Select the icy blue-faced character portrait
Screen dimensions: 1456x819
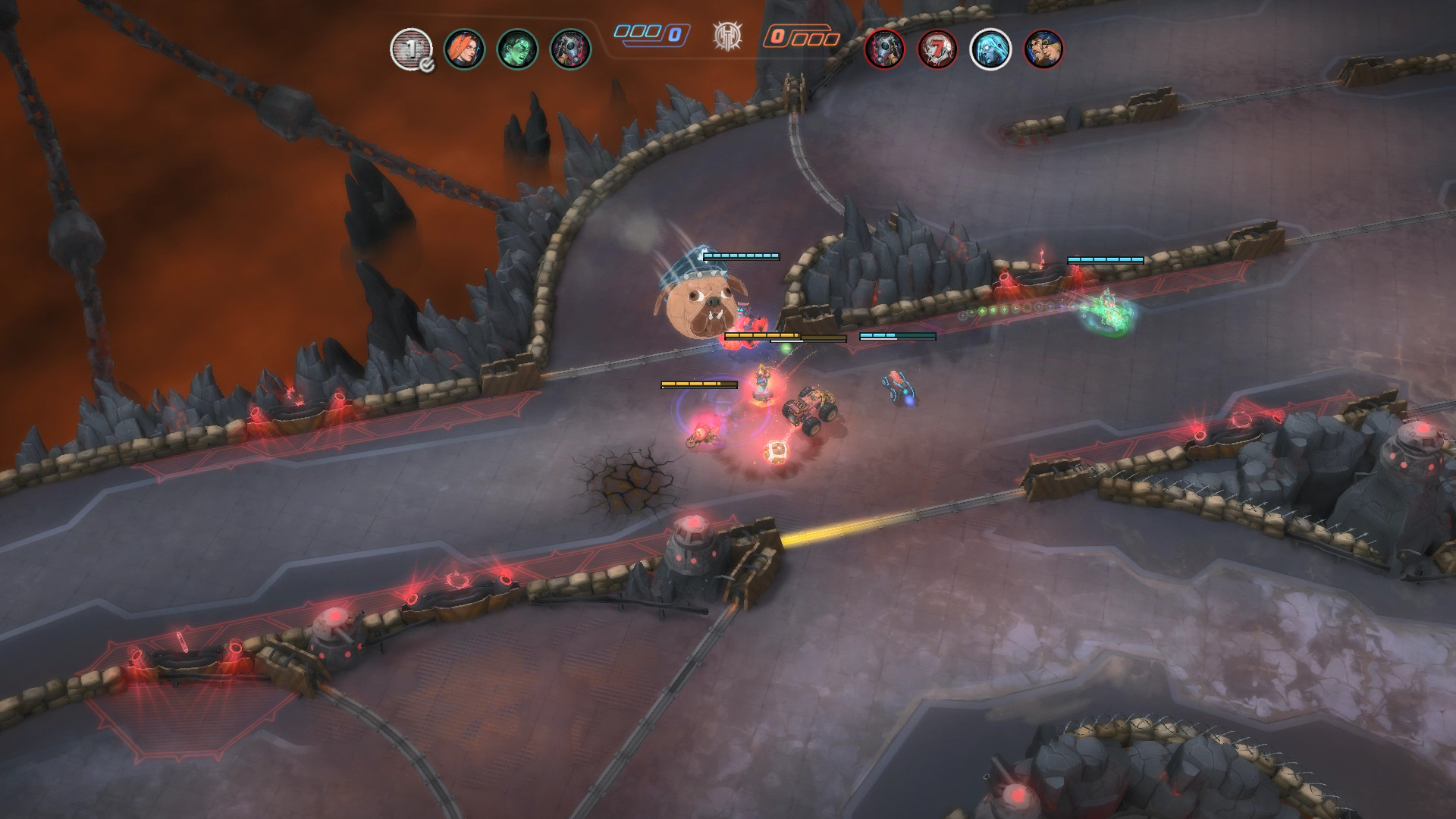990,49
